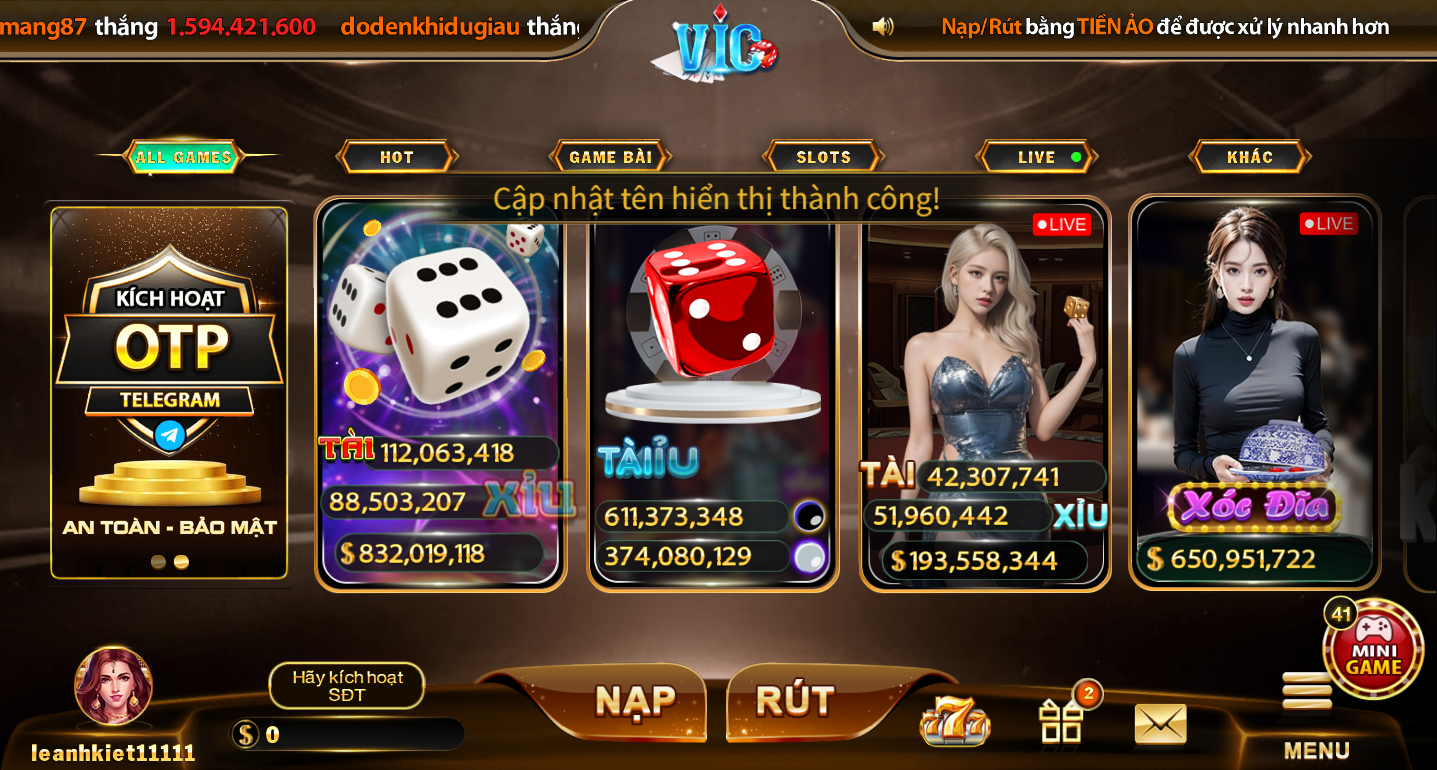Open the KHÁC category
1437x770 pixels.
point(1248,156)
